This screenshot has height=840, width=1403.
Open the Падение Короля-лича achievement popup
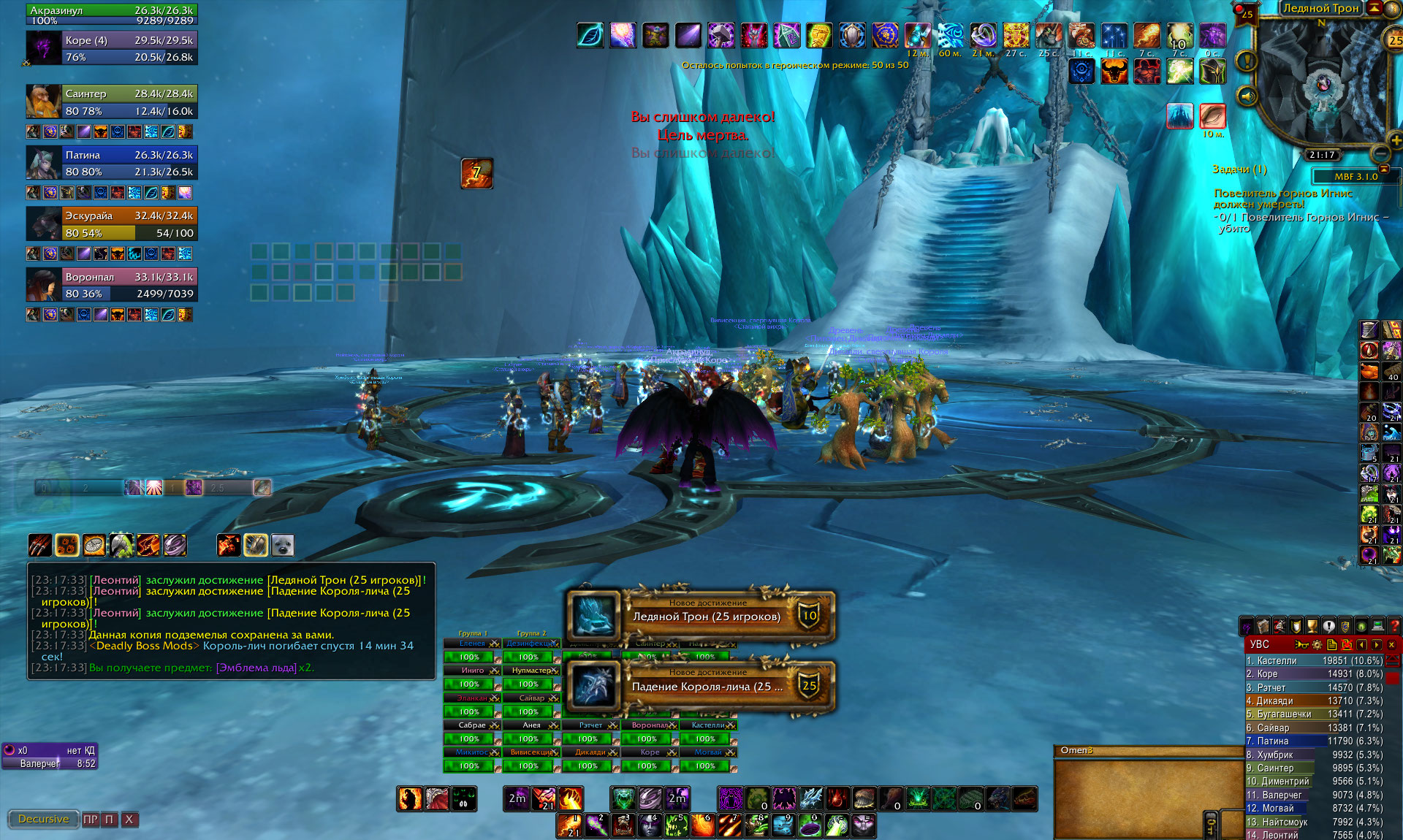click(705, 687)
